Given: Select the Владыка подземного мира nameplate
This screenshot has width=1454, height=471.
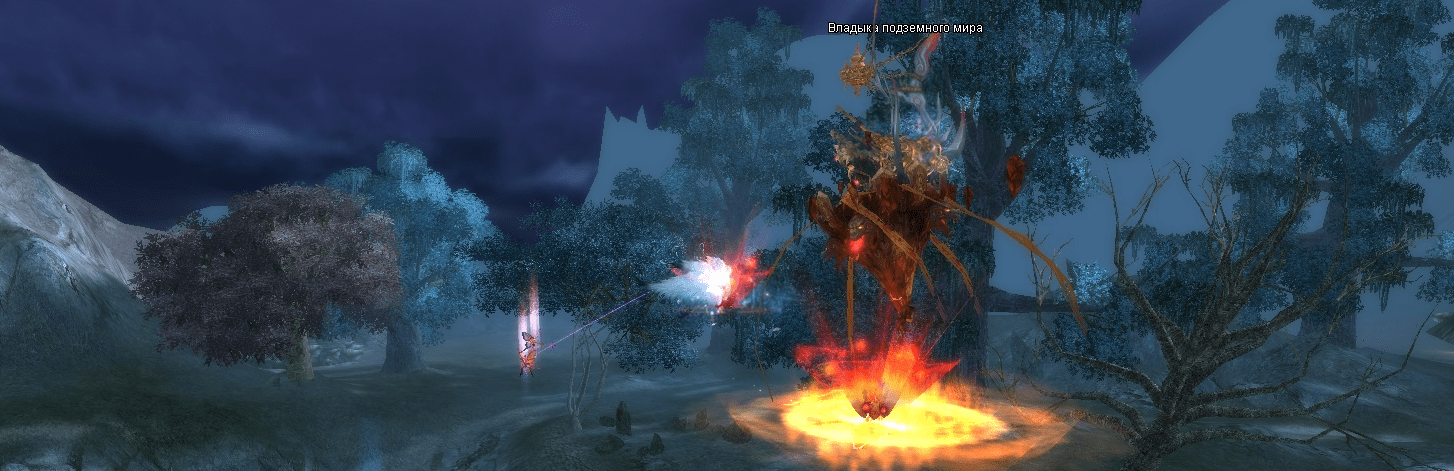Looking at the screenshot, I should [905, 28].
